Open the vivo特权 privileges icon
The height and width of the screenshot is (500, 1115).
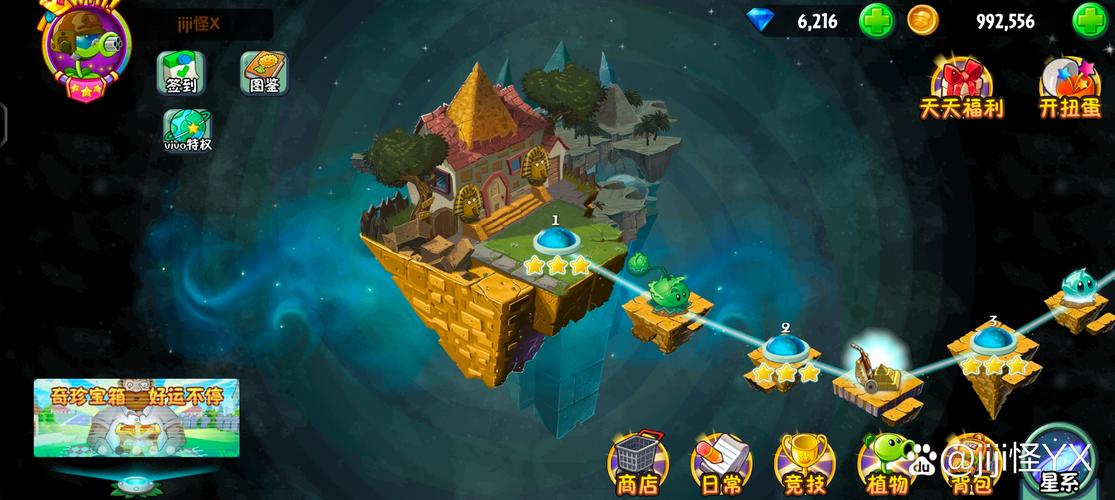187,130
